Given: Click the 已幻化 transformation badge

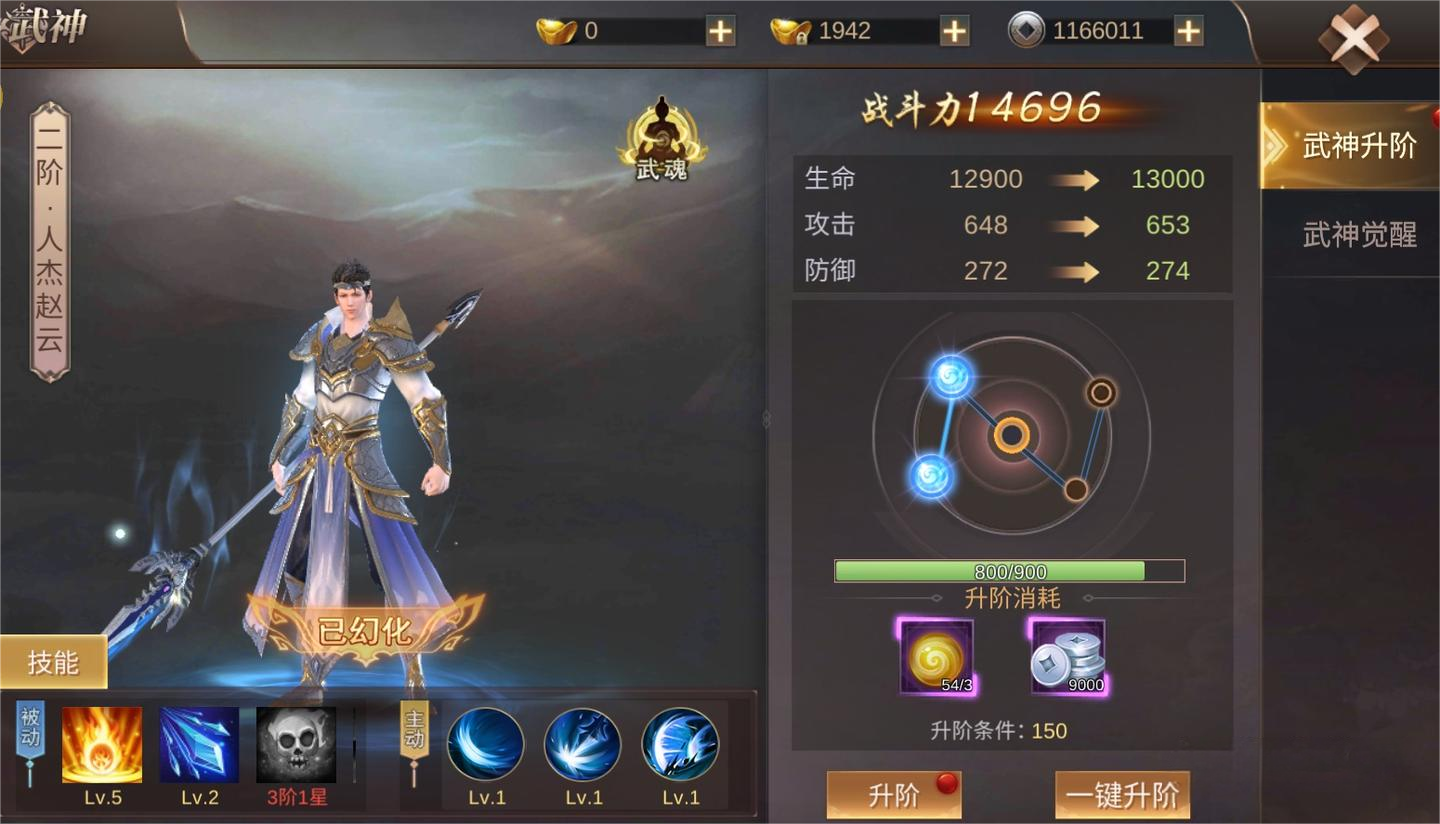Looking at the screenshot, I should tap(365, 630).
